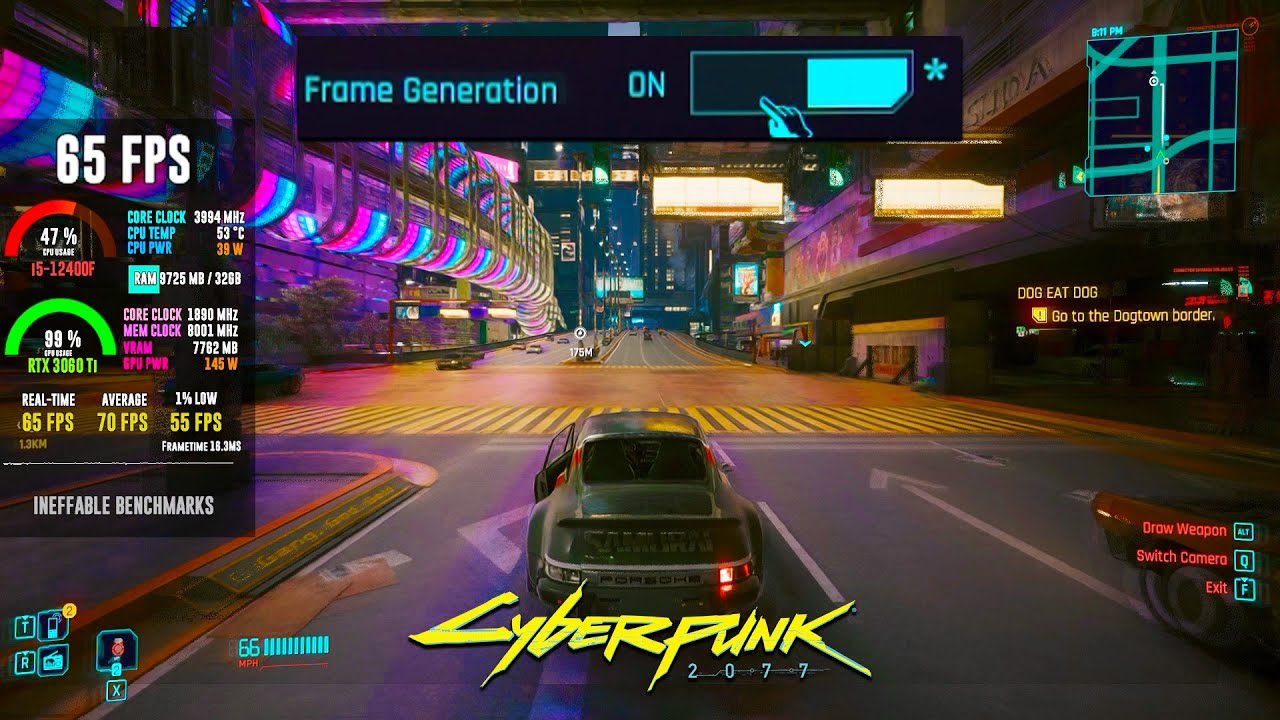Click the ALT key icon beside Draw Weapon
Screen dimensions: 1280x720
1244,532
